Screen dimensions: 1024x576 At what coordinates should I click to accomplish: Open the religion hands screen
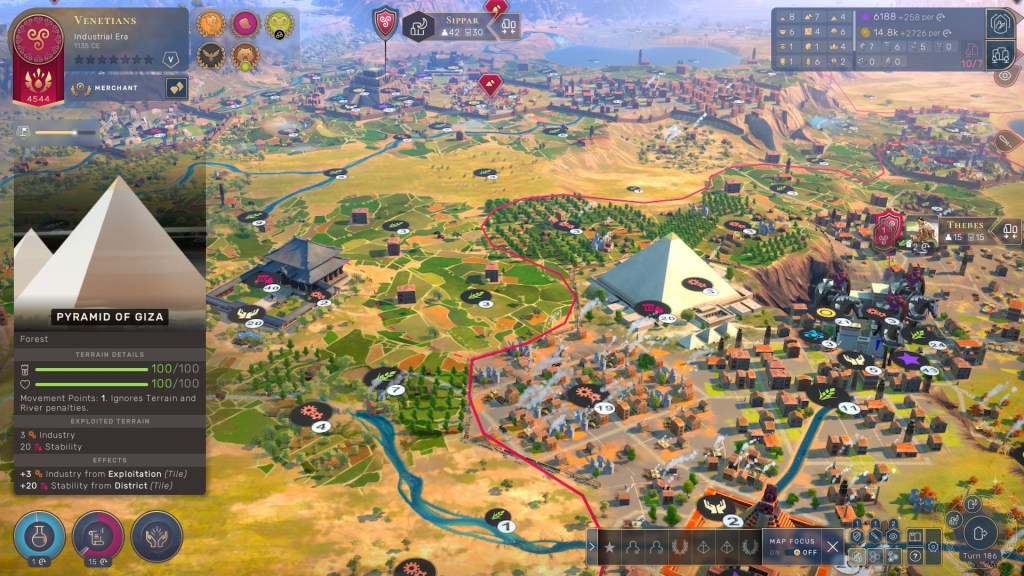coord(156,535)
